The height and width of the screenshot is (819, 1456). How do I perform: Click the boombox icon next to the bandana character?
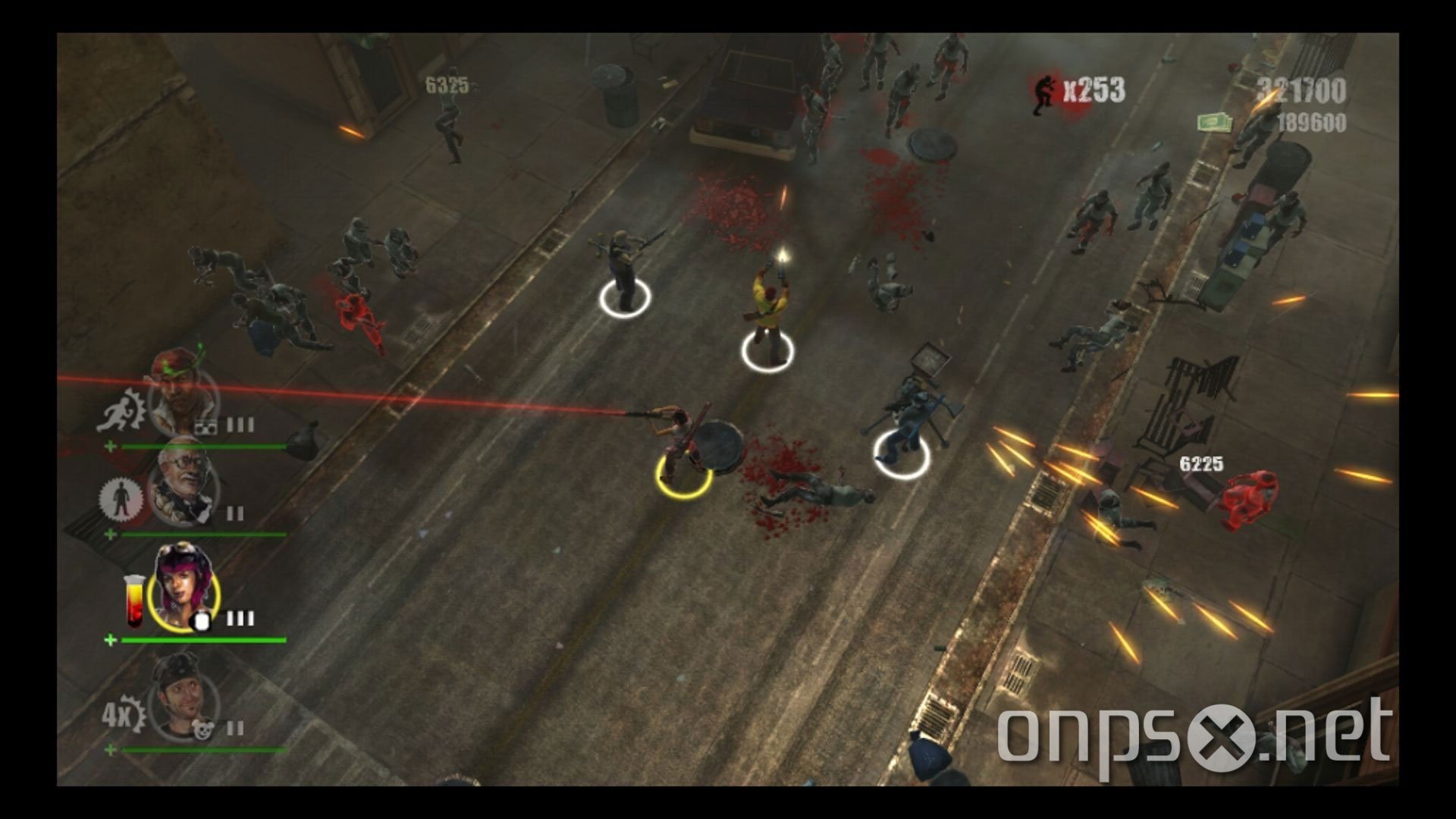[x=206, y=424]
